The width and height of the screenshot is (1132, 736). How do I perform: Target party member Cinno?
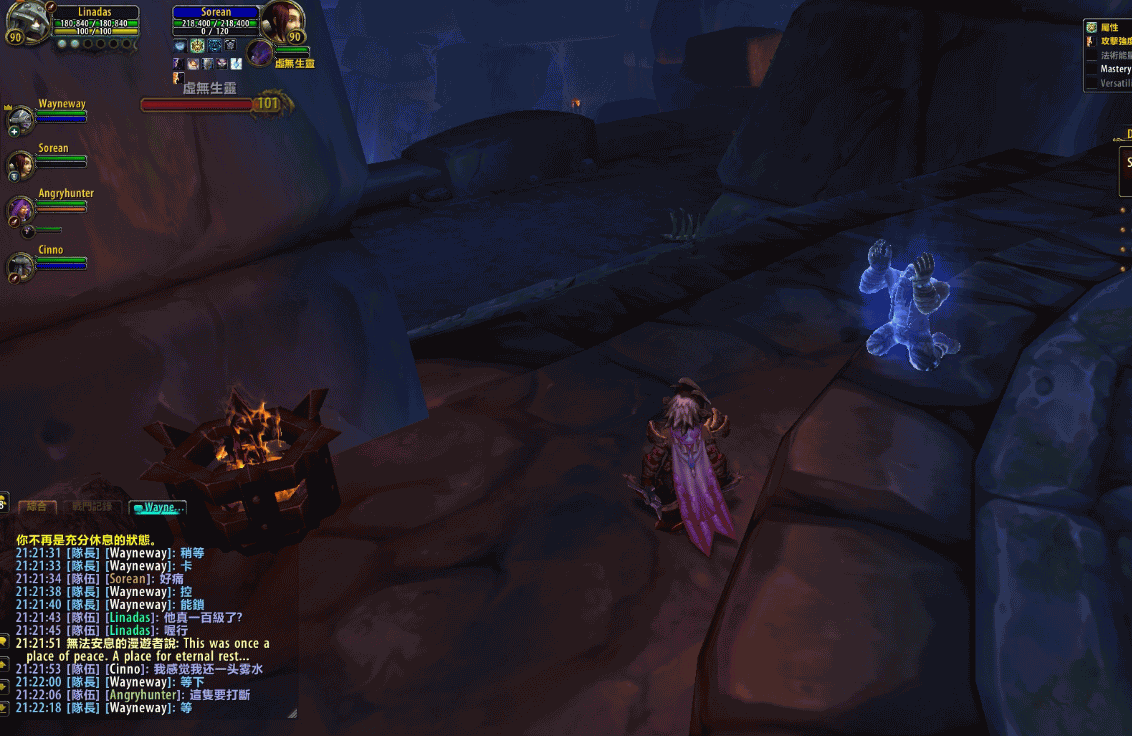click(21, 266)
